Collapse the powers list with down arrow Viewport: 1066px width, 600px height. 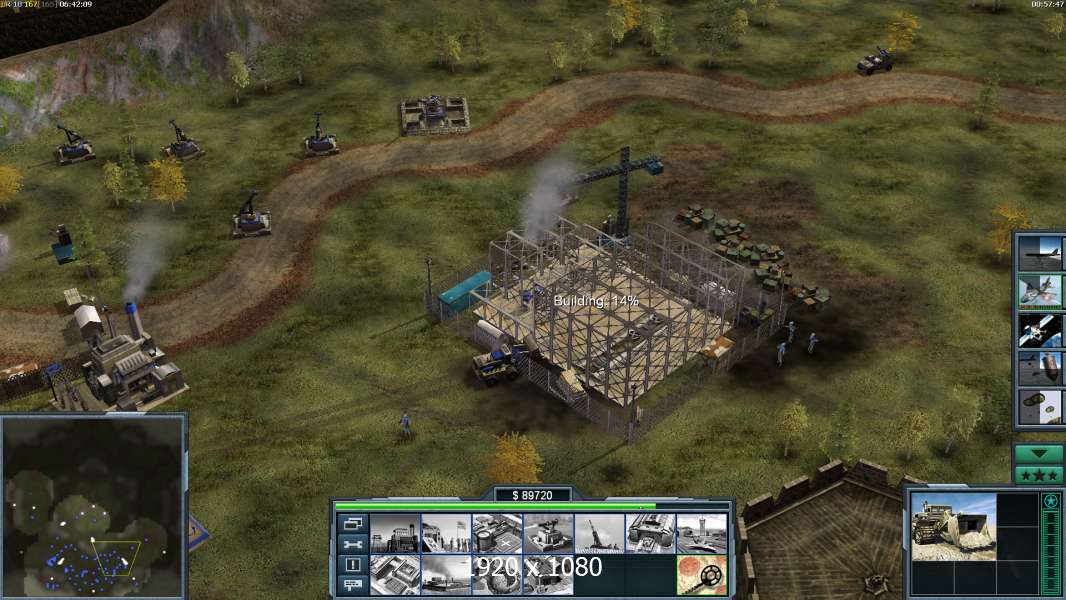click(1039, 454)
